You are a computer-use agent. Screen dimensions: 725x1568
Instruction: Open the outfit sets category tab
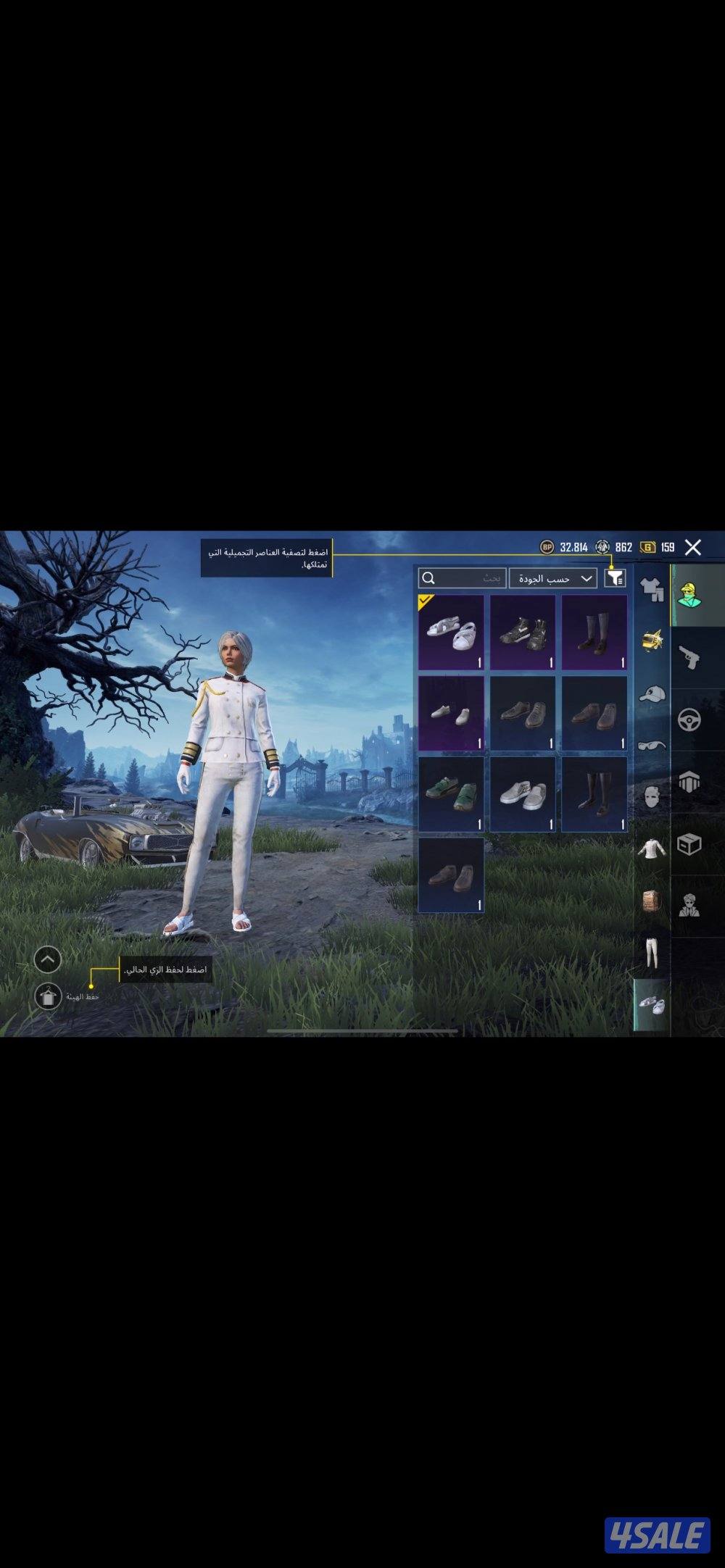[x=652, y=591]
